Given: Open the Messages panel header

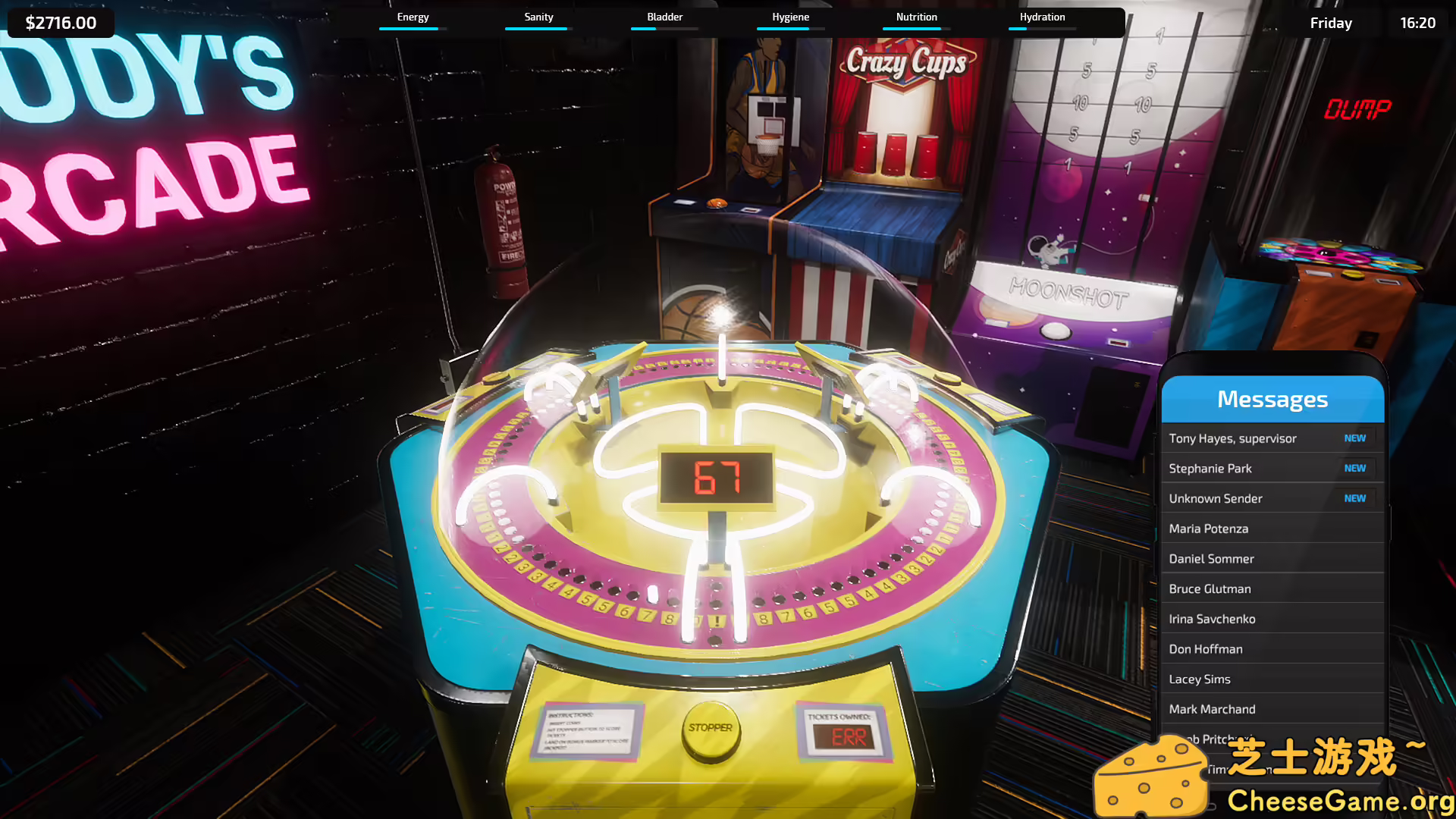Looking at the screenshot, I should (1272, 399).
